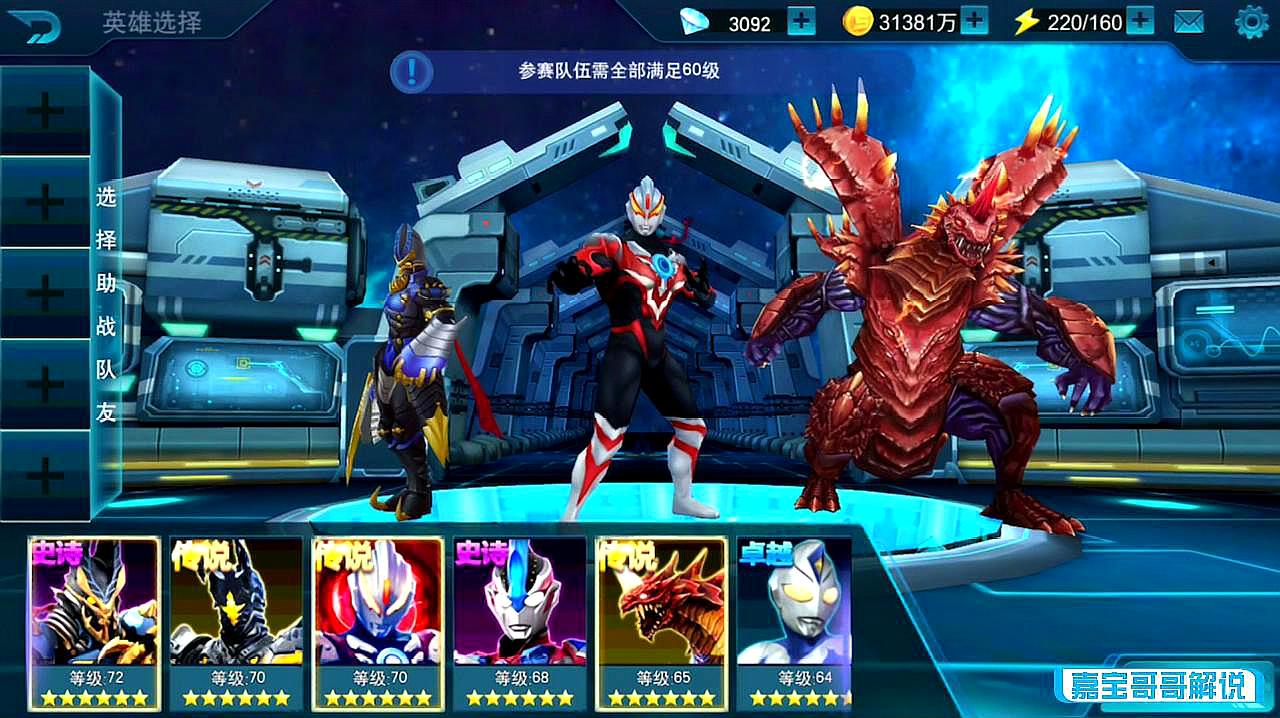
Task: Pick the level 68 epic hero card
Action: (x=520, y=620)
